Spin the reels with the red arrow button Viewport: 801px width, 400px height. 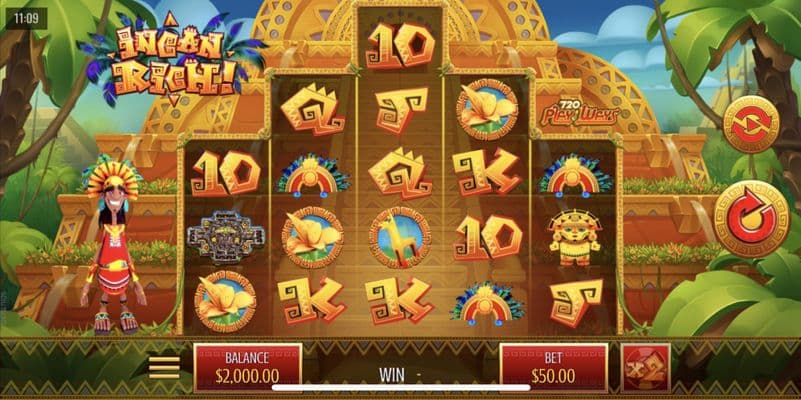(x=751, y=219)
